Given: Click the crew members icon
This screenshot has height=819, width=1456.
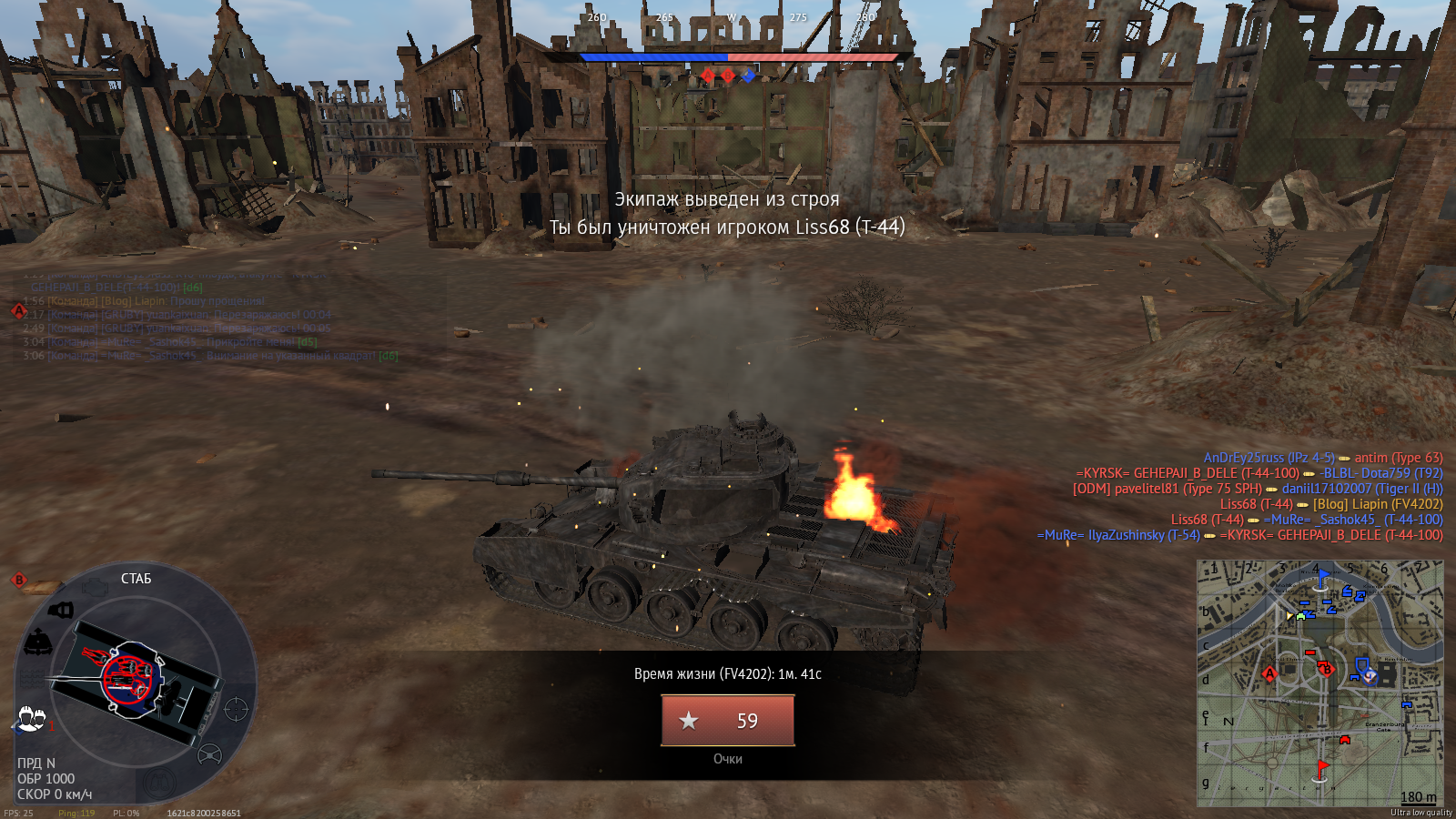Looking at the screenshot, I should click(30, 719).
